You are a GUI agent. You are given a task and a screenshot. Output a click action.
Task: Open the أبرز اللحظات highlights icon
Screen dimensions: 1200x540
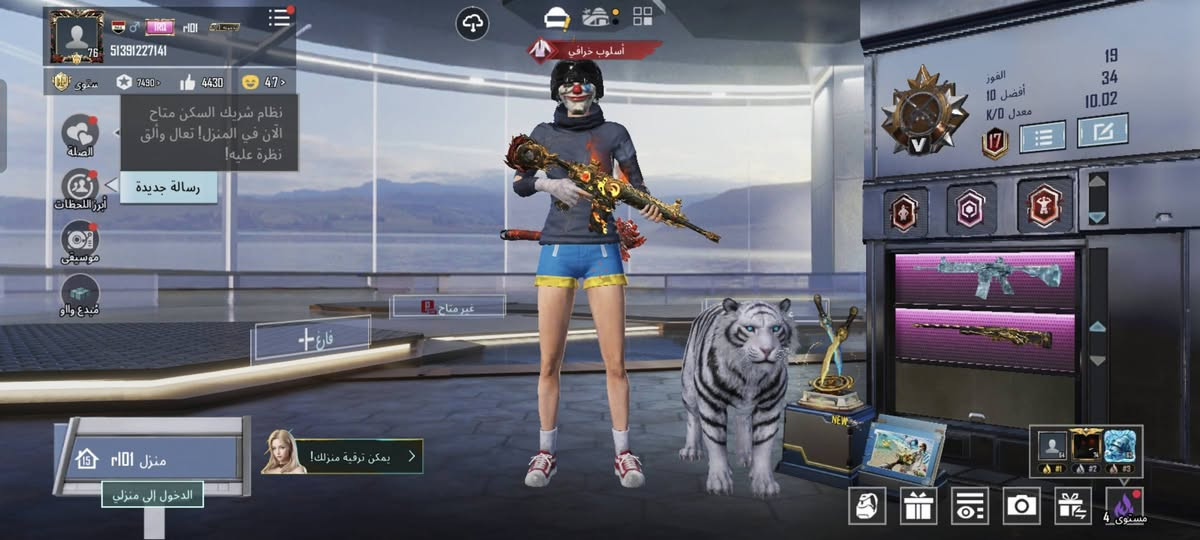click(78, 187)
